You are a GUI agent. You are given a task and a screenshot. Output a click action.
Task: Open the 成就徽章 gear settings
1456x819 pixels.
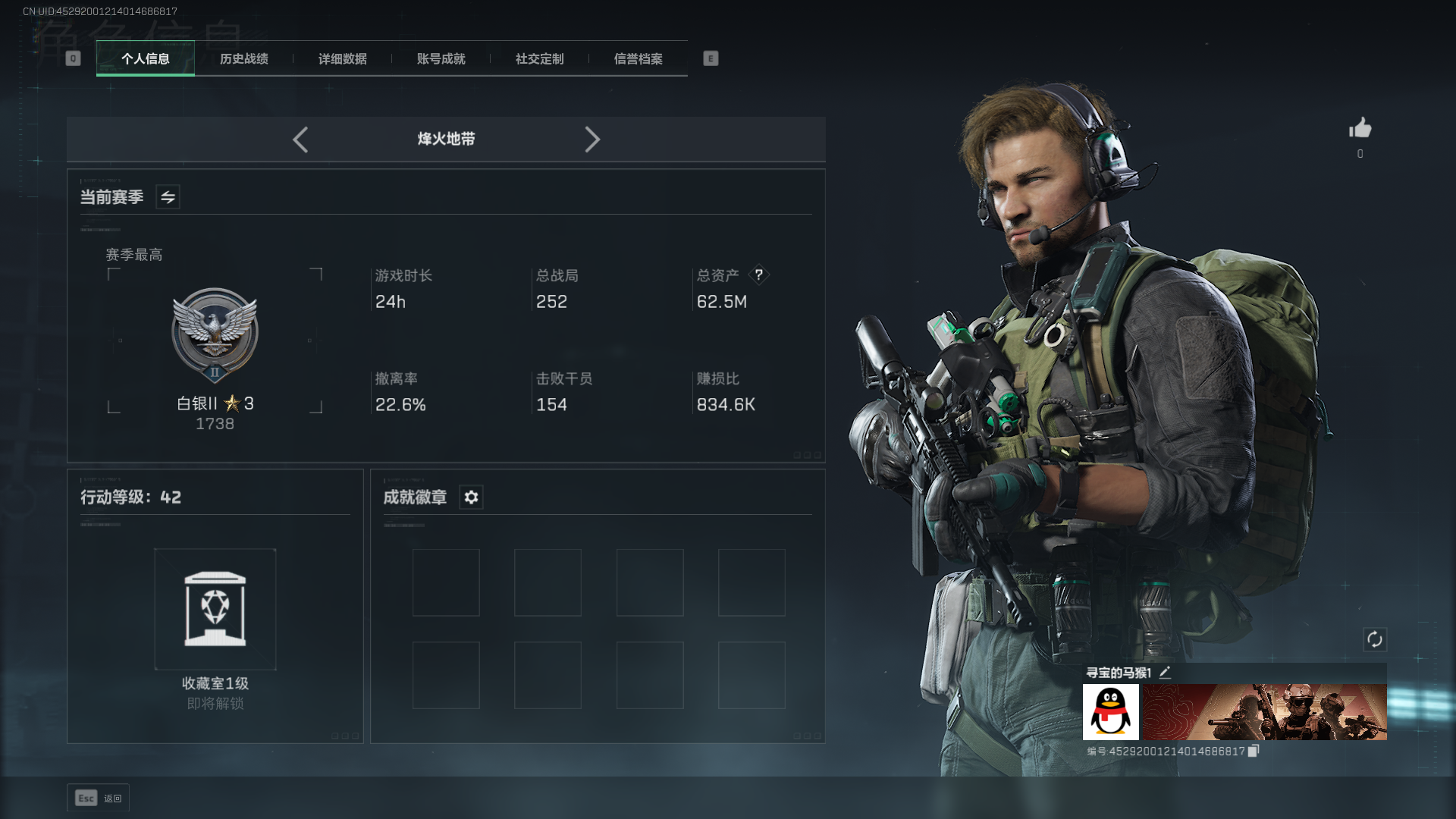coord(471,497)
